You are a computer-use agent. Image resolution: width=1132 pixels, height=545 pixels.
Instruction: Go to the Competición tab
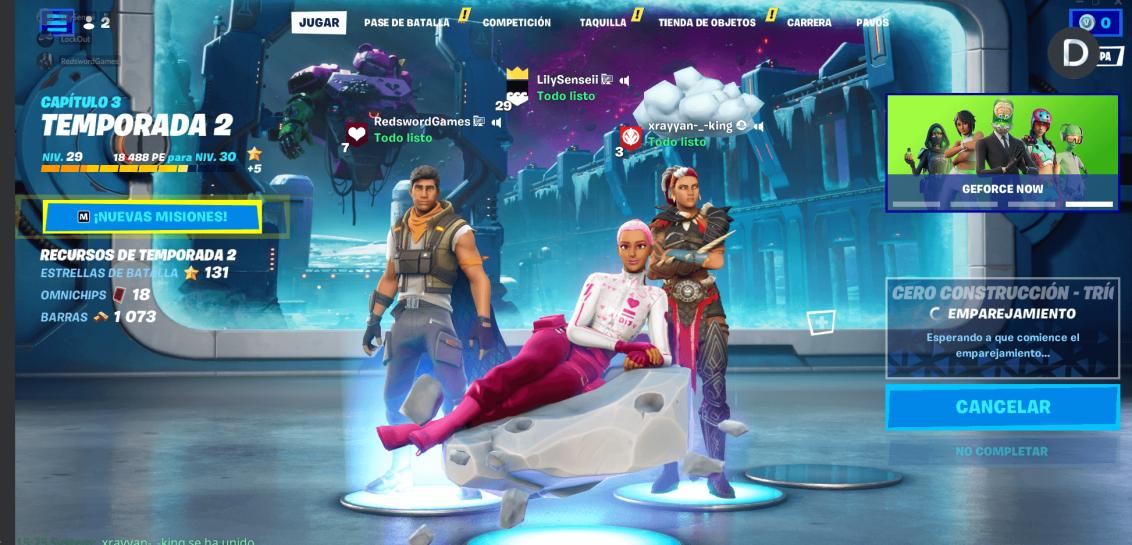(x=516, y=22)
